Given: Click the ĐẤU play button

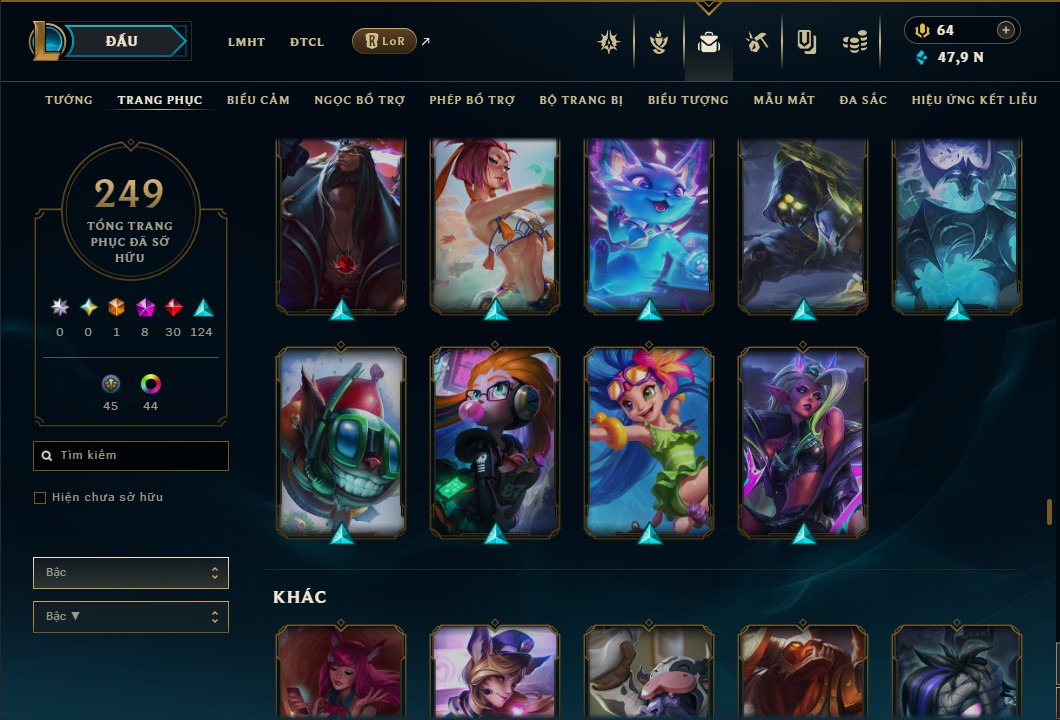Looking at the screenshot, I should (x=122, y=41).
